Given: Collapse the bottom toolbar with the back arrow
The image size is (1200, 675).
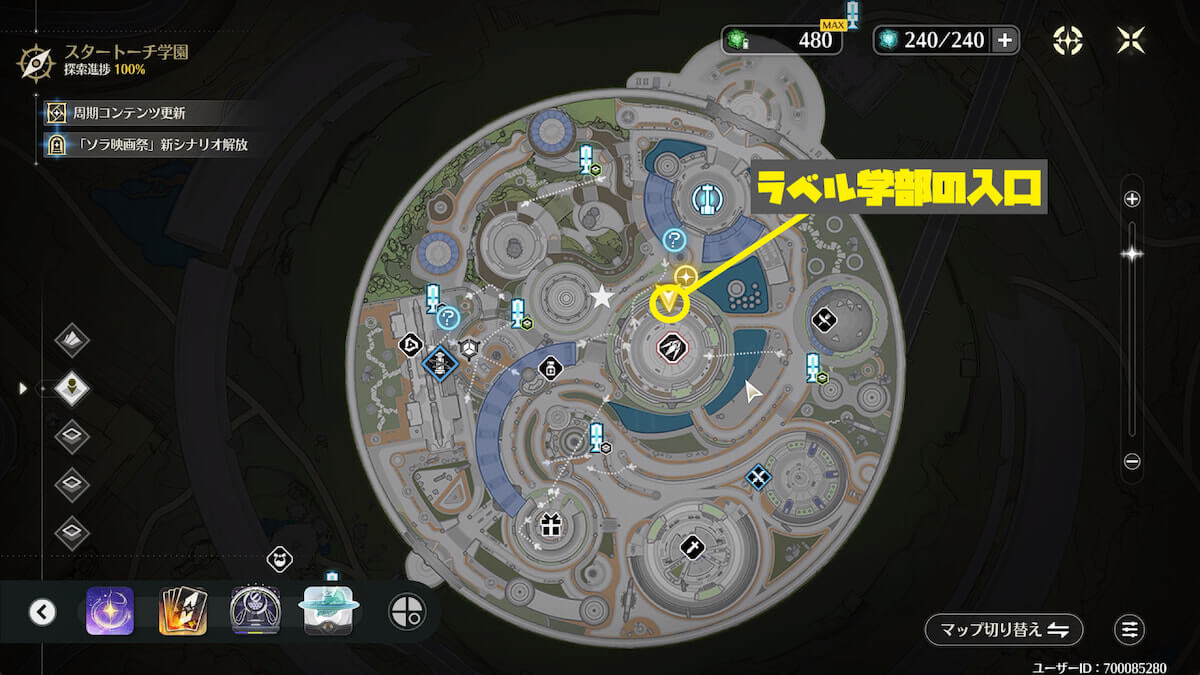Looking at the screenshot, I should 42,612.
